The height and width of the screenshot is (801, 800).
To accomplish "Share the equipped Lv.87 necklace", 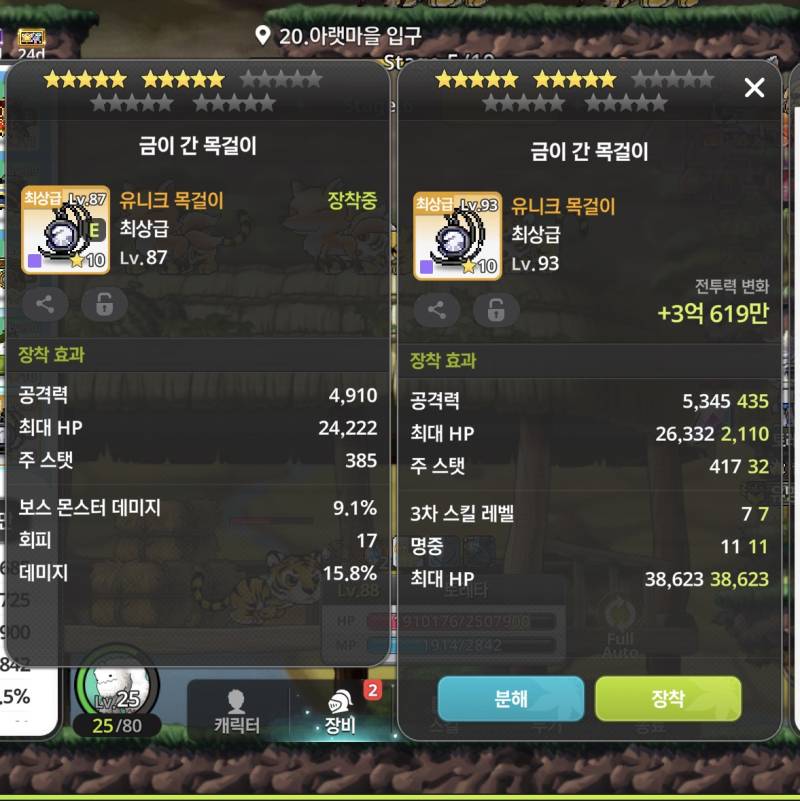I will click(x=45, y=305).
